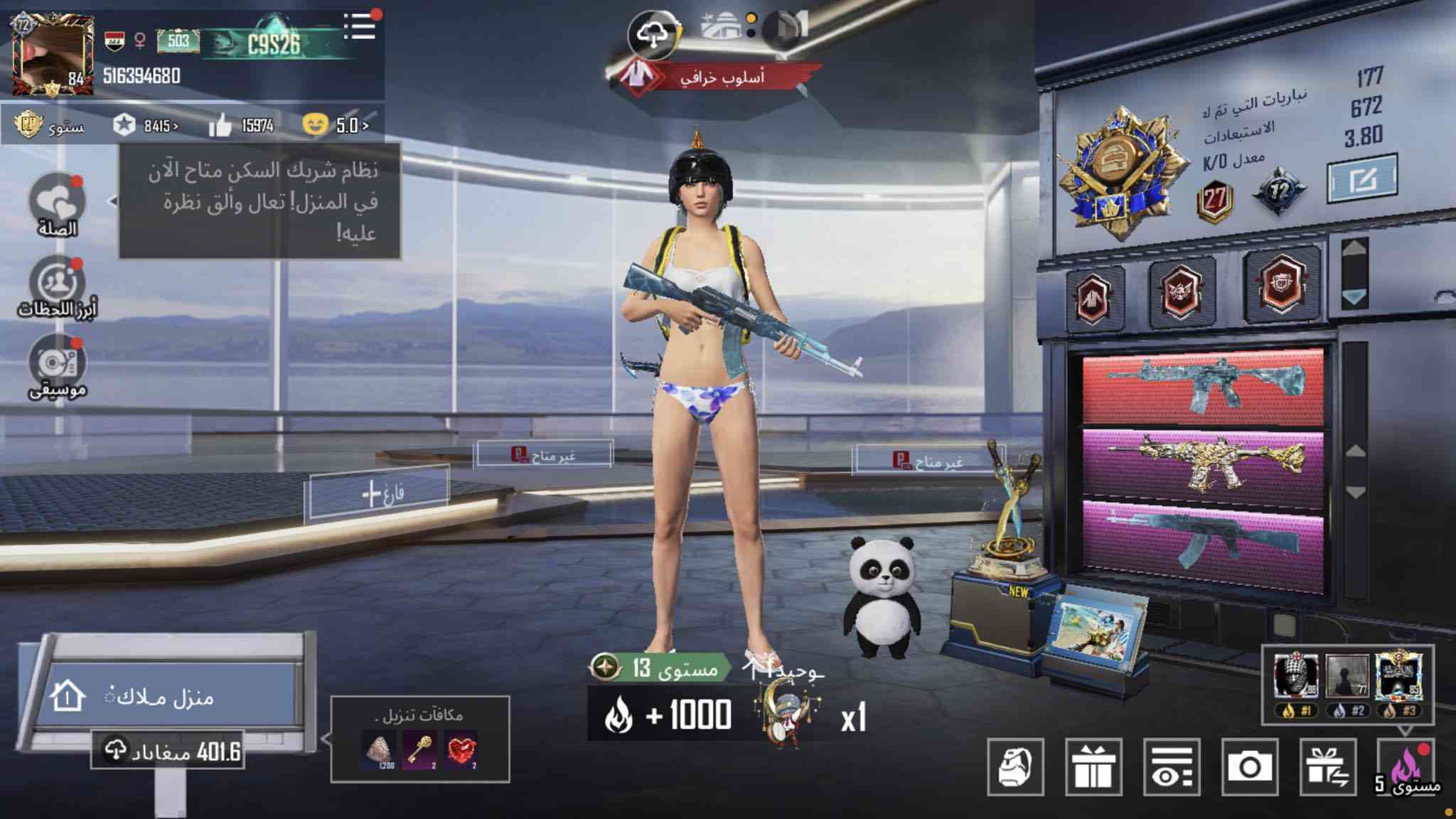Tap the cloud download icon
This screenshot has width=1456, height=819.
[652, 34]
